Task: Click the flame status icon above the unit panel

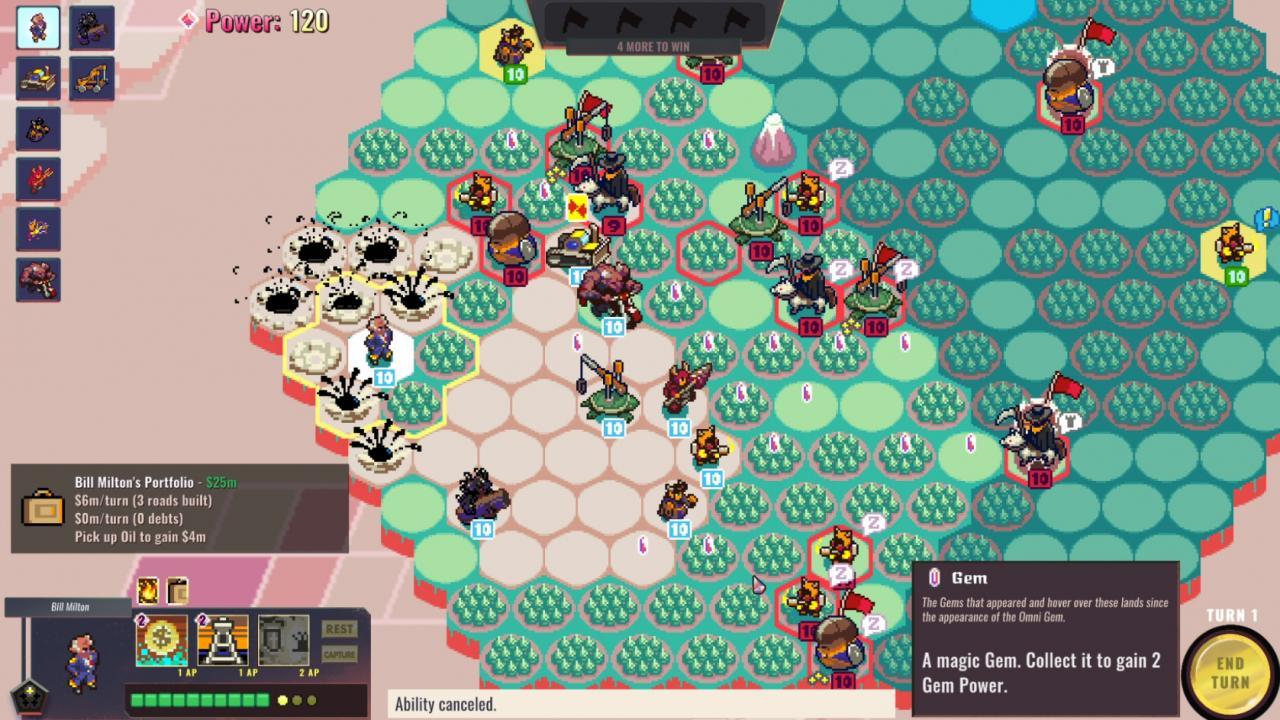Action: pyautogui.click(x=146, y=592)
